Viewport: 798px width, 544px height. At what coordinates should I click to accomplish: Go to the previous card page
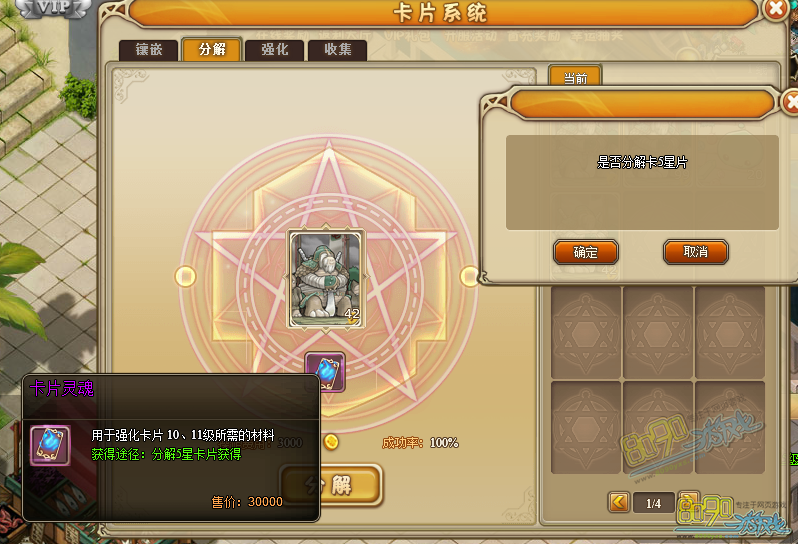point(619,502)
